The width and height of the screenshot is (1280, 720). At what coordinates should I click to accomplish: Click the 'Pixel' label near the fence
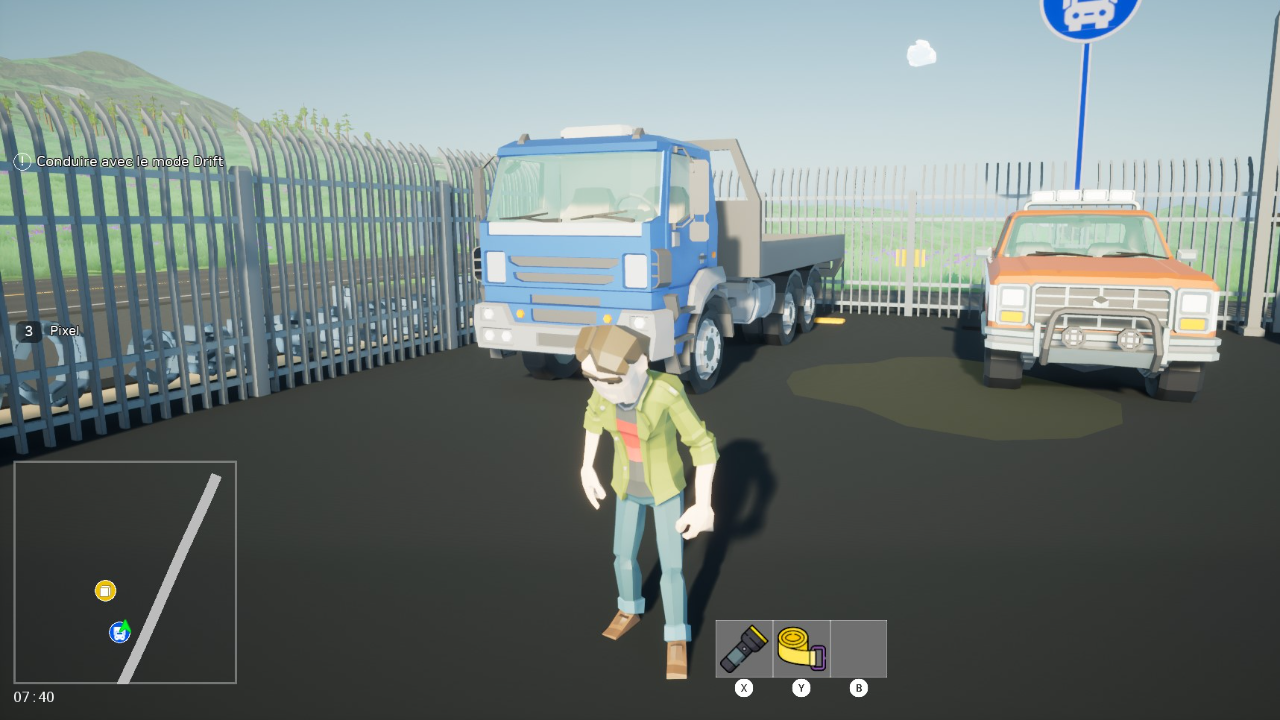[64, 330]
